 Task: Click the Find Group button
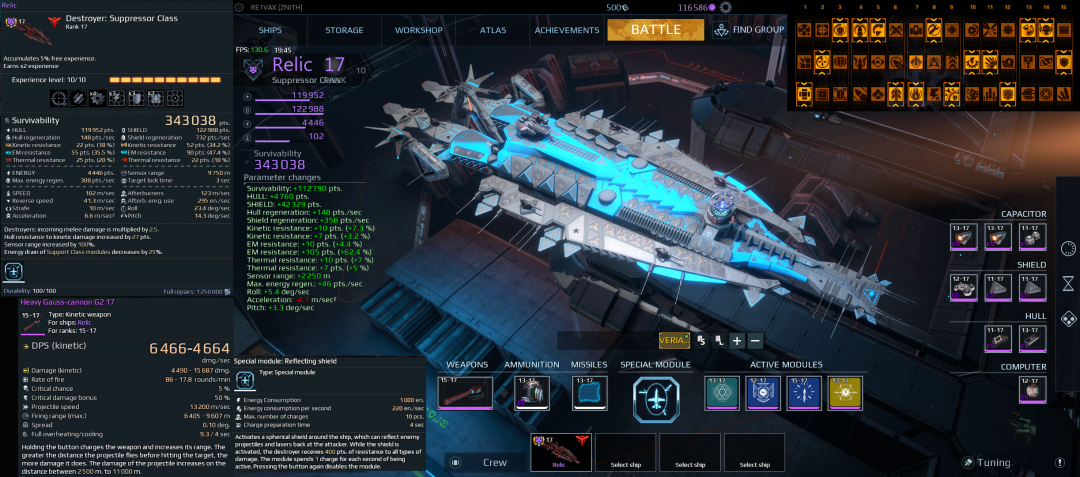pyautogui.click(x=749, y=30)
